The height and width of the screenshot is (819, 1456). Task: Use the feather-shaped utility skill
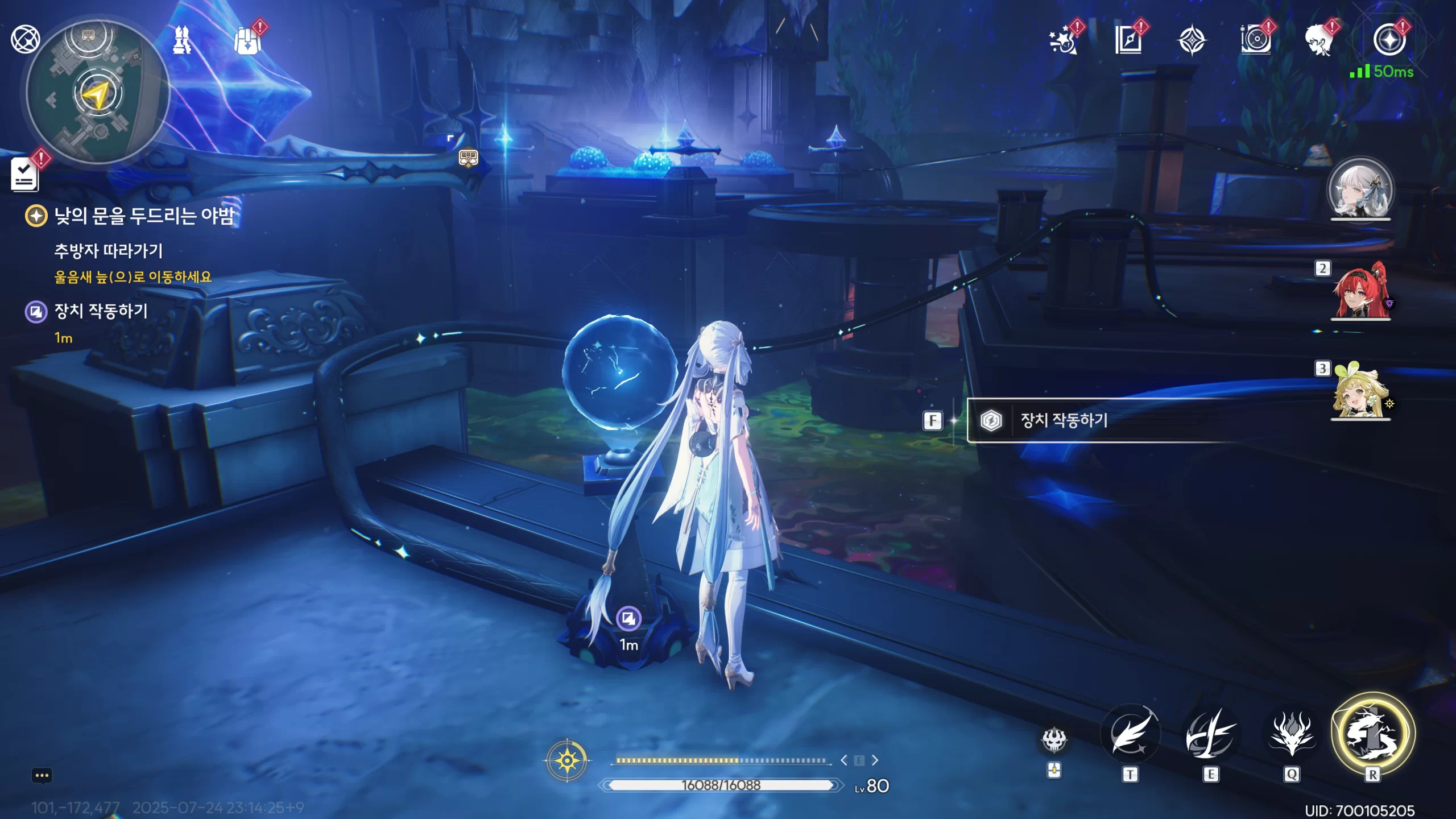click(1130, 734)
